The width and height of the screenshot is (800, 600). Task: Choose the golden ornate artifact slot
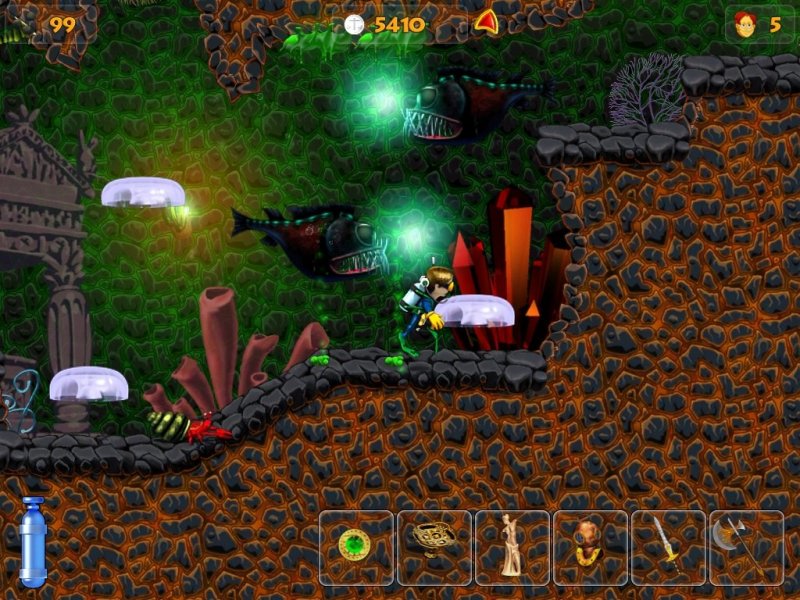[434, 547]
